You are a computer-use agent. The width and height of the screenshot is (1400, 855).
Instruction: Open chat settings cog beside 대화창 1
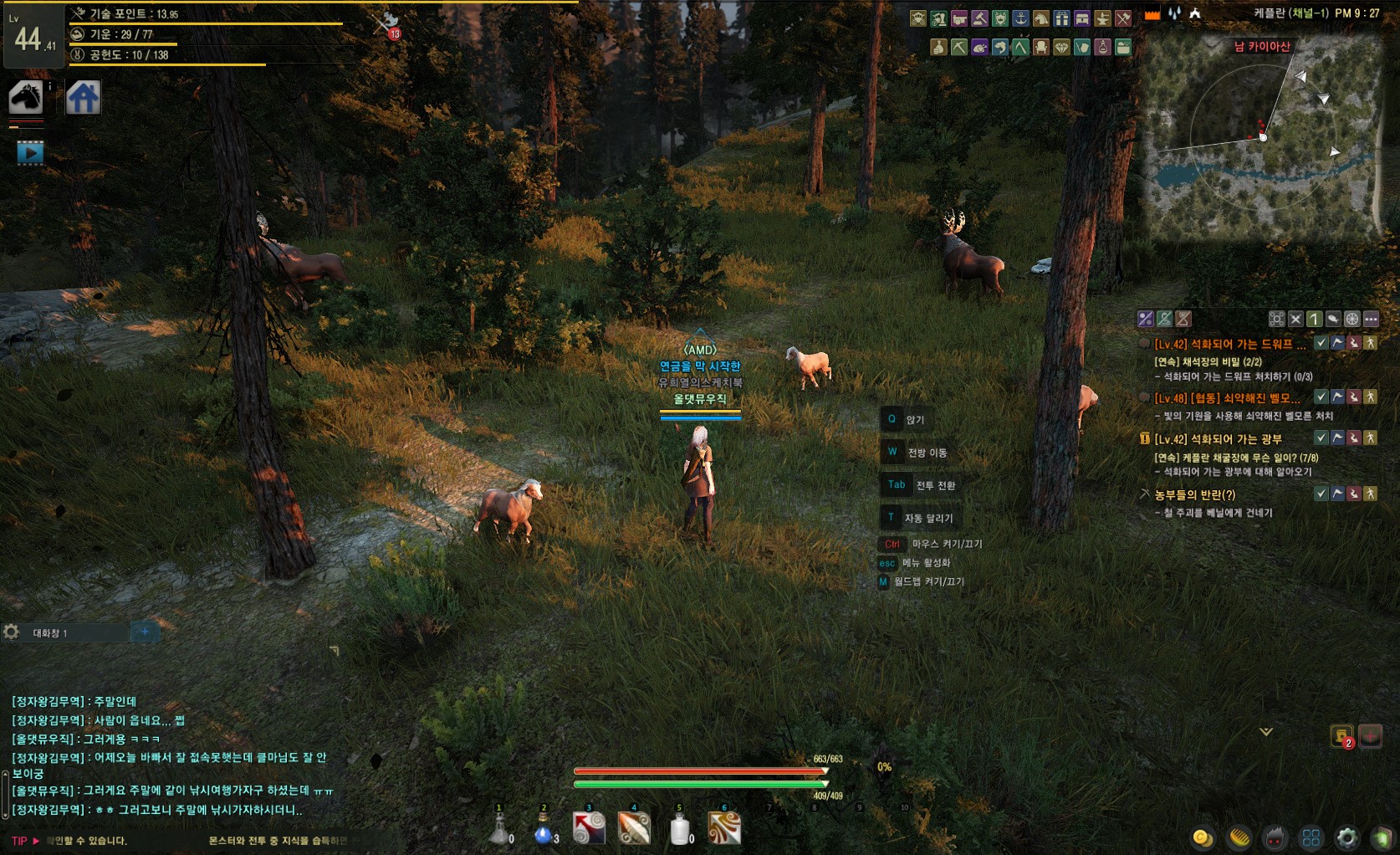pos(11,632)
